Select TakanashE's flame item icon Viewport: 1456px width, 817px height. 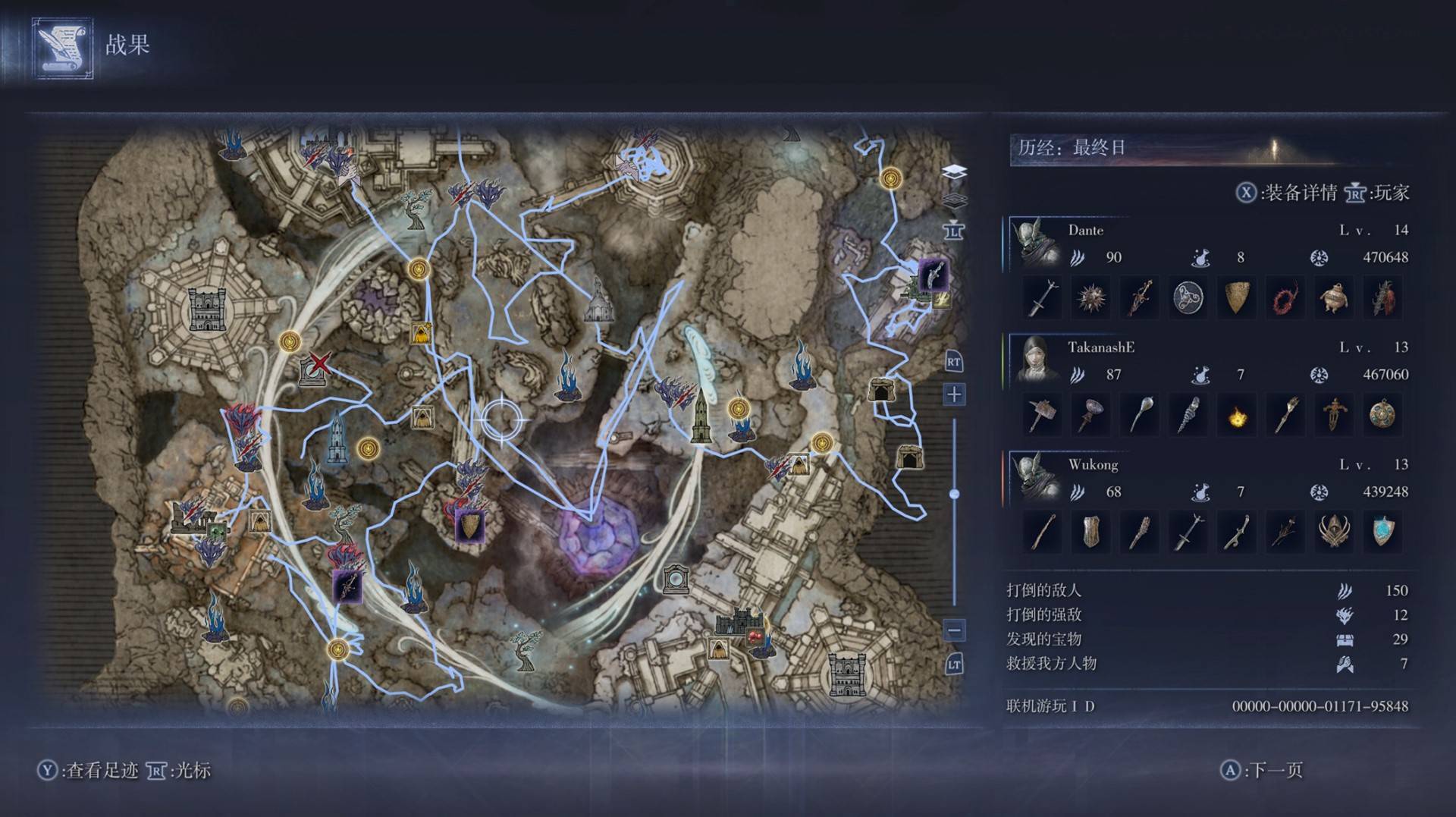(x=1237, y=416)
